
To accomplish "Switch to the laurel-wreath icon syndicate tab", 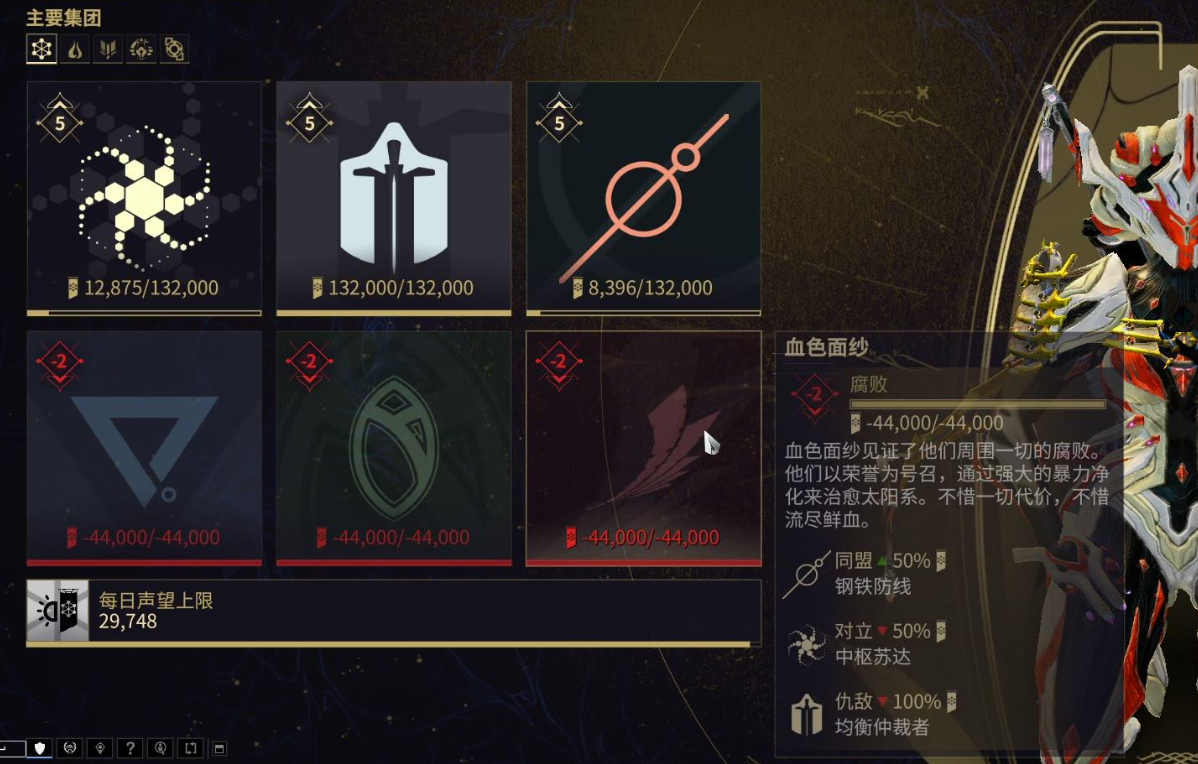I will (x=141, y=48).
